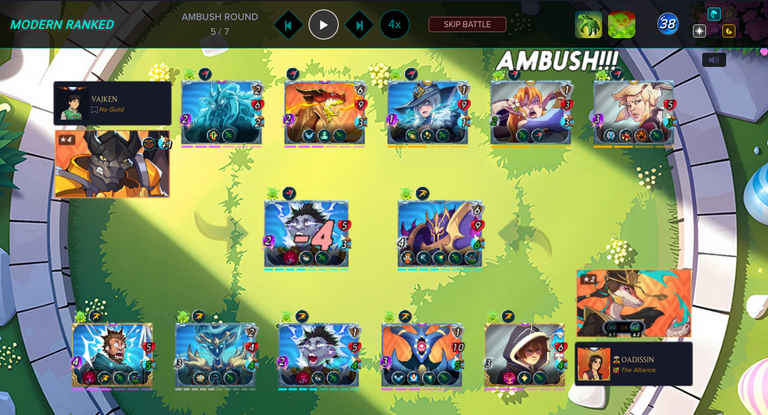Toggle the sound speaker button
Viewport: 768px width, 415px height.
pyautogui.click(x=713, y=60)
